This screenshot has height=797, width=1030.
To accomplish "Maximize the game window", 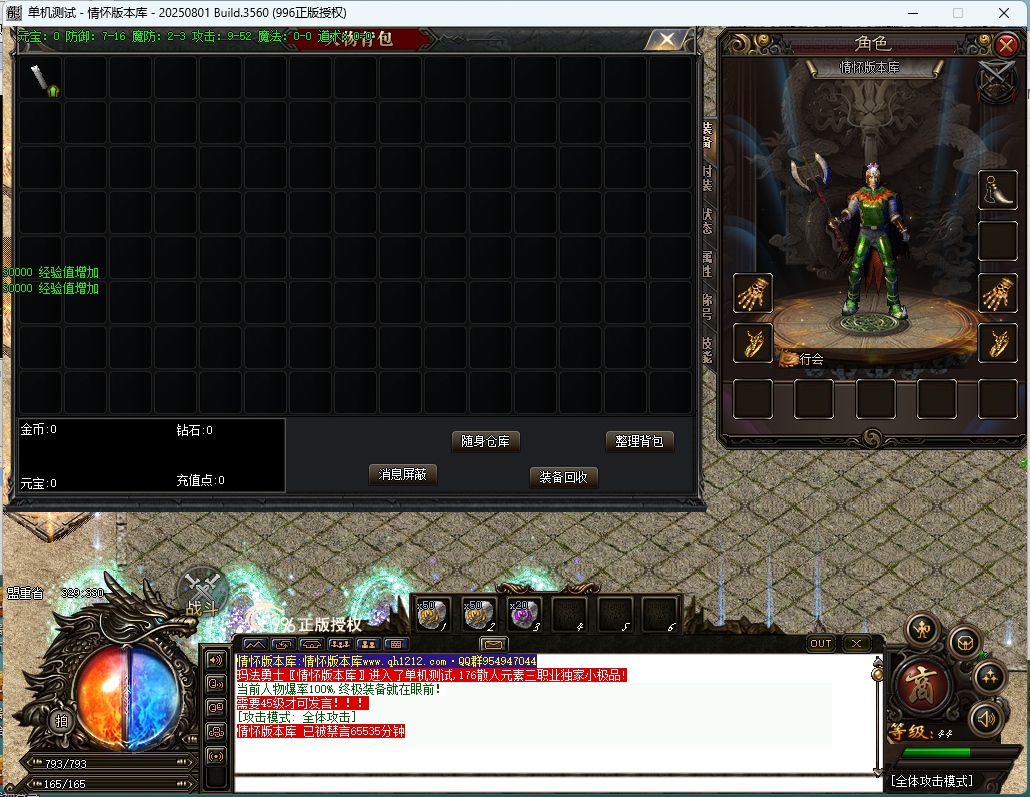I will pyautogui.click(x=957, y=13).
